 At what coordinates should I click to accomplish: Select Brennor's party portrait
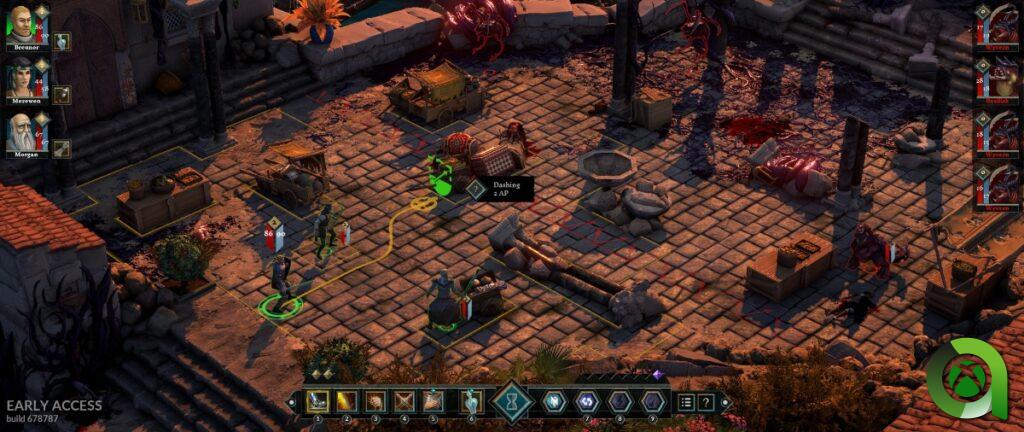coord(21,22)
